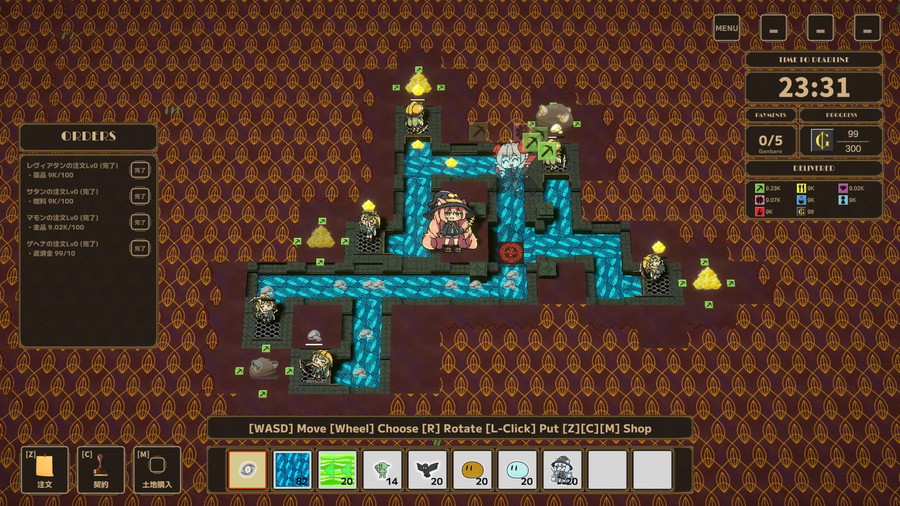900x506 pixels.
Task: Pick the black bat unit slot
Action: click(427, 469)
